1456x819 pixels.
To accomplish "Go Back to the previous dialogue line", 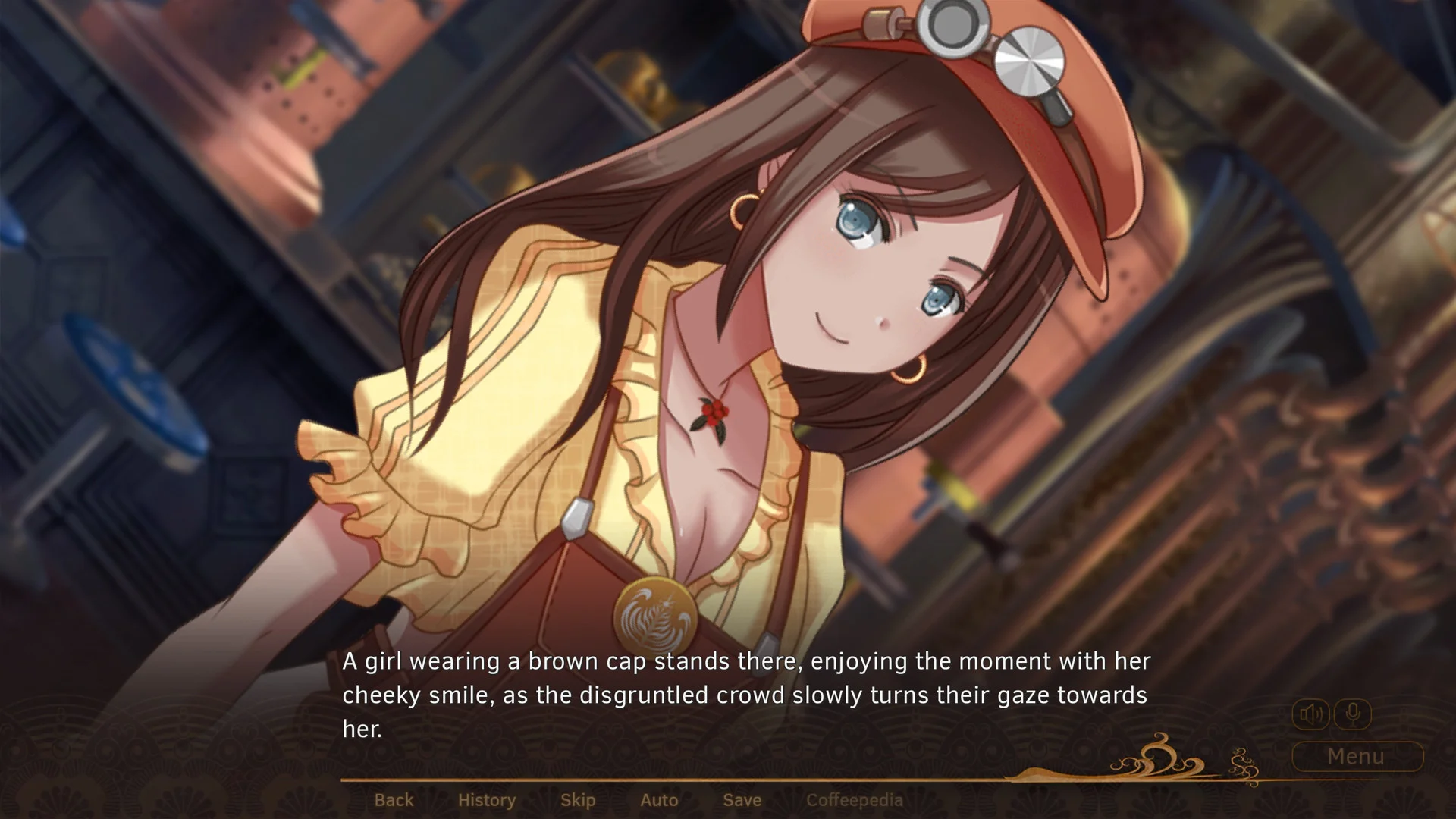I will 394,799.
